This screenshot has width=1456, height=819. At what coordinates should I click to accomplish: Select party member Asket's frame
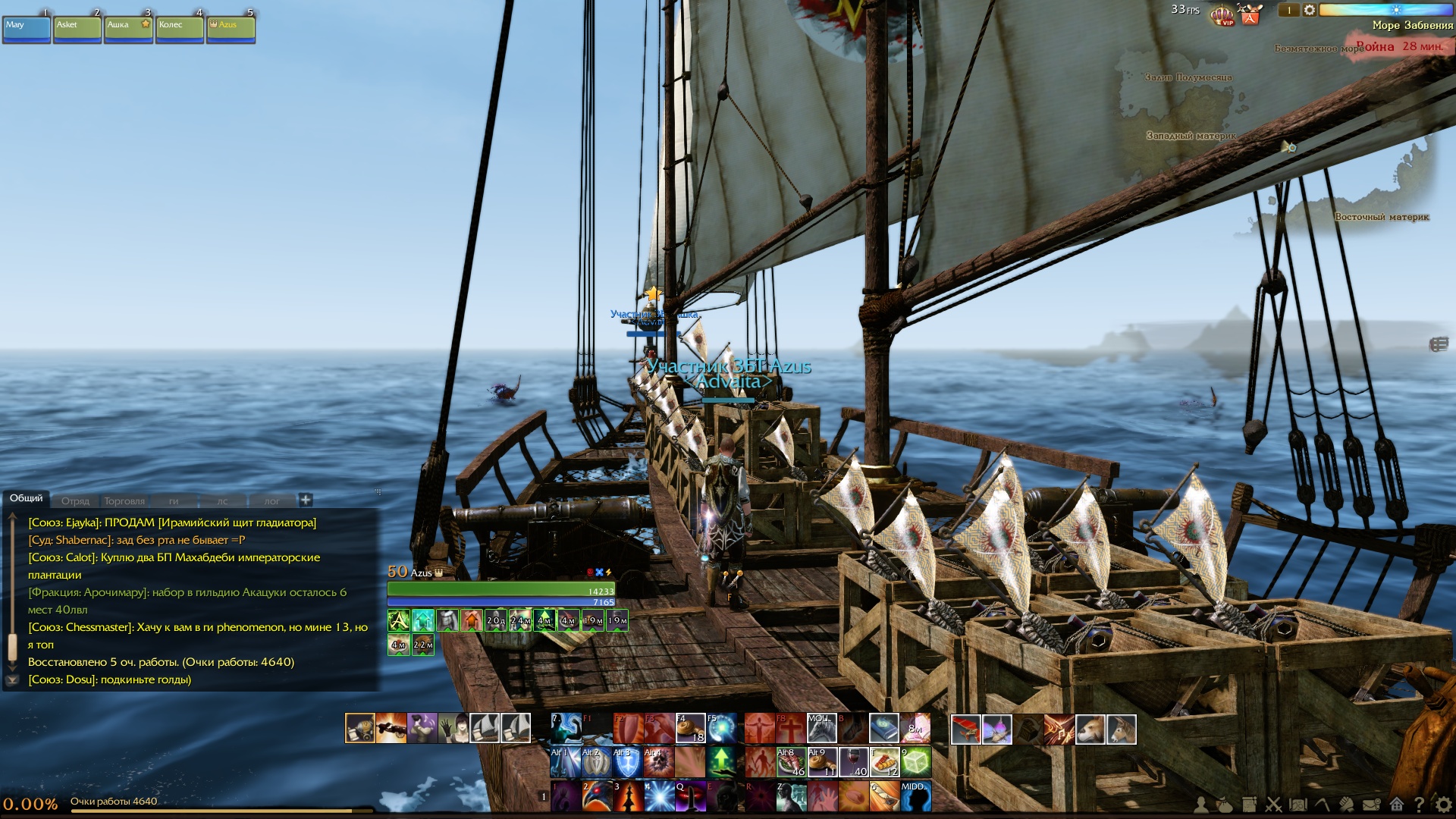click(x=77, y=30)
